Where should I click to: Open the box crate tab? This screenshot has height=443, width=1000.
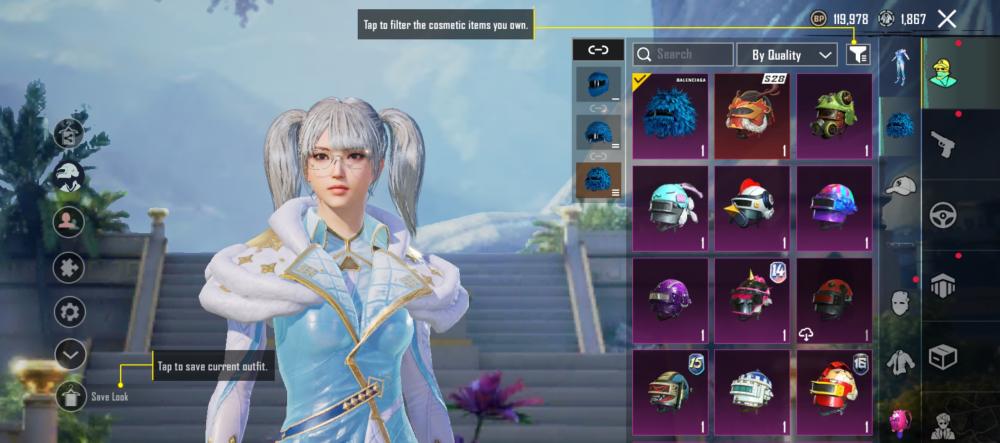coord(943,356)
